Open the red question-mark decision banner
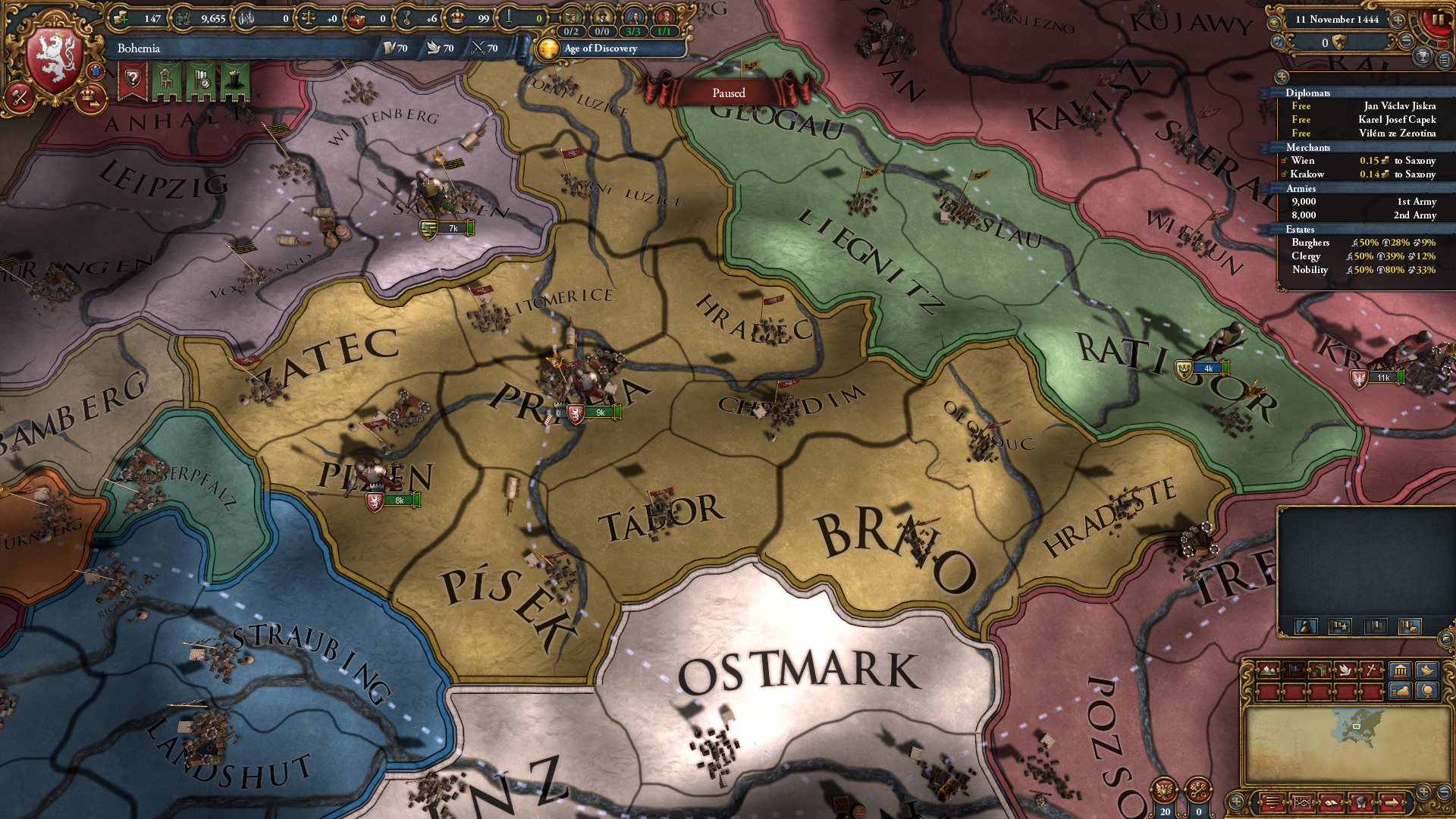The width and height of the screenshot is (1456, 819). (x=132, y=79)
